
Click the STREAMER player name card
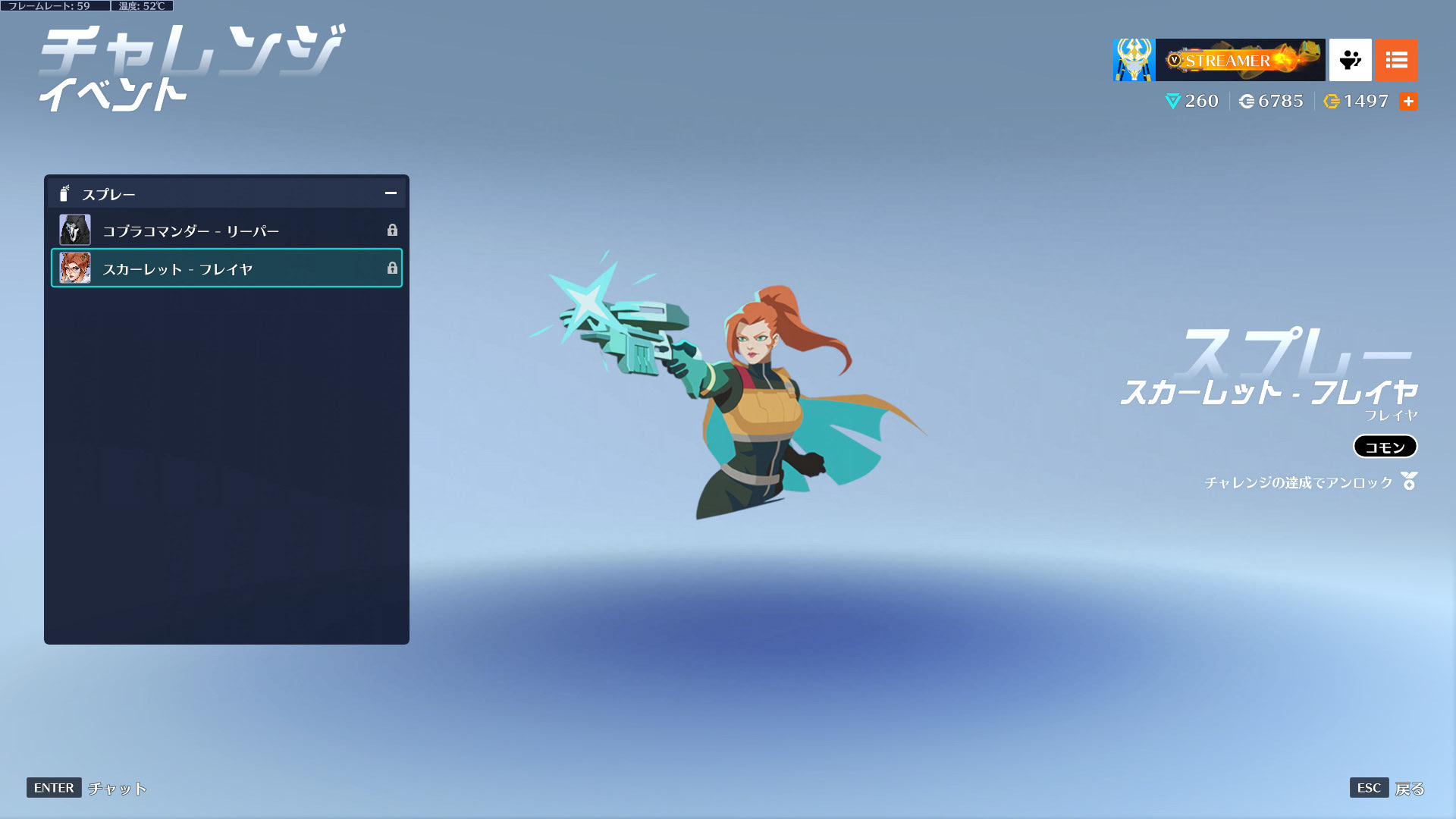[x=1240, y=60]
